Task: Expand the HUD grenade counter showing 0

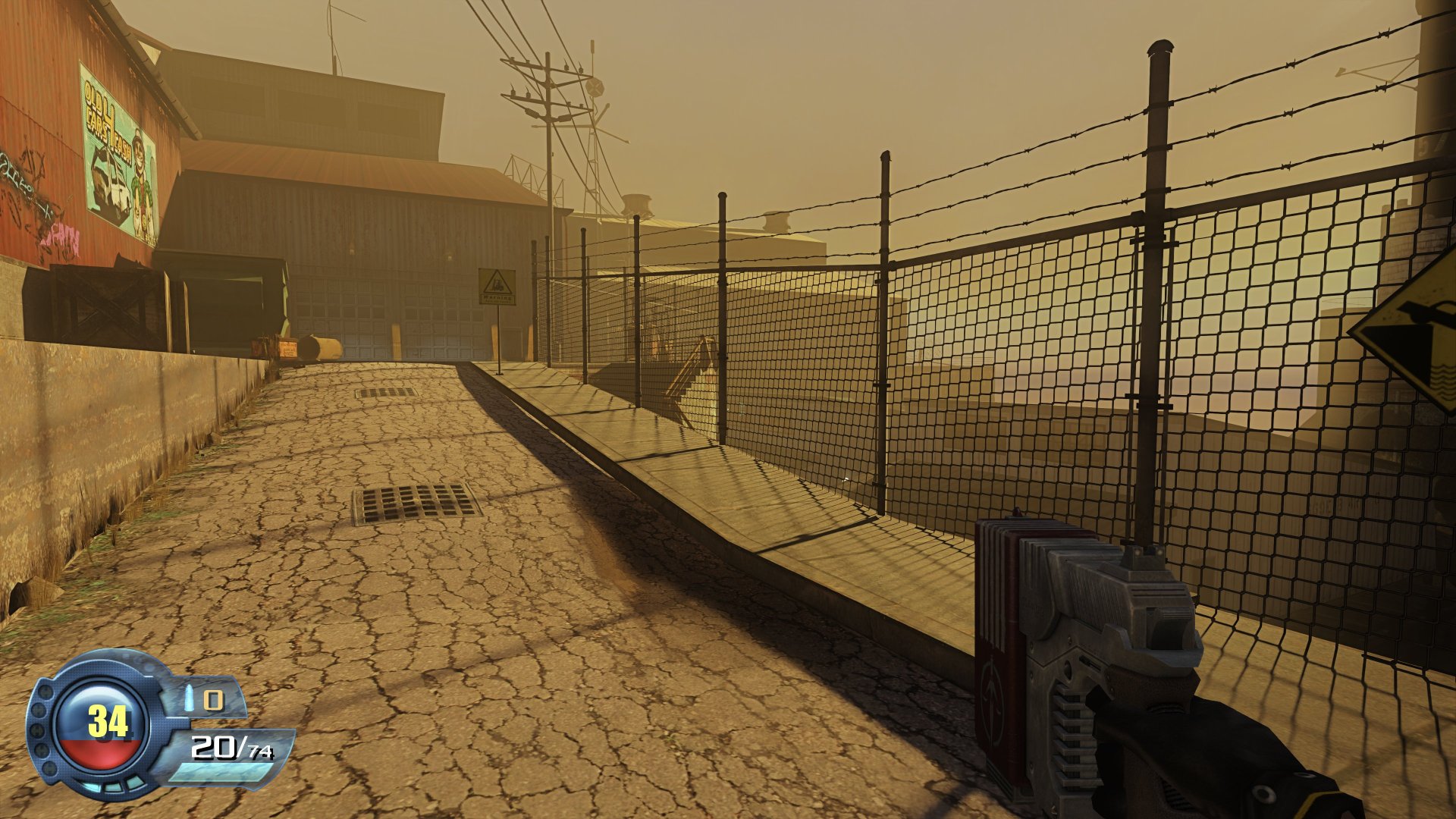Action: point(215,700)
